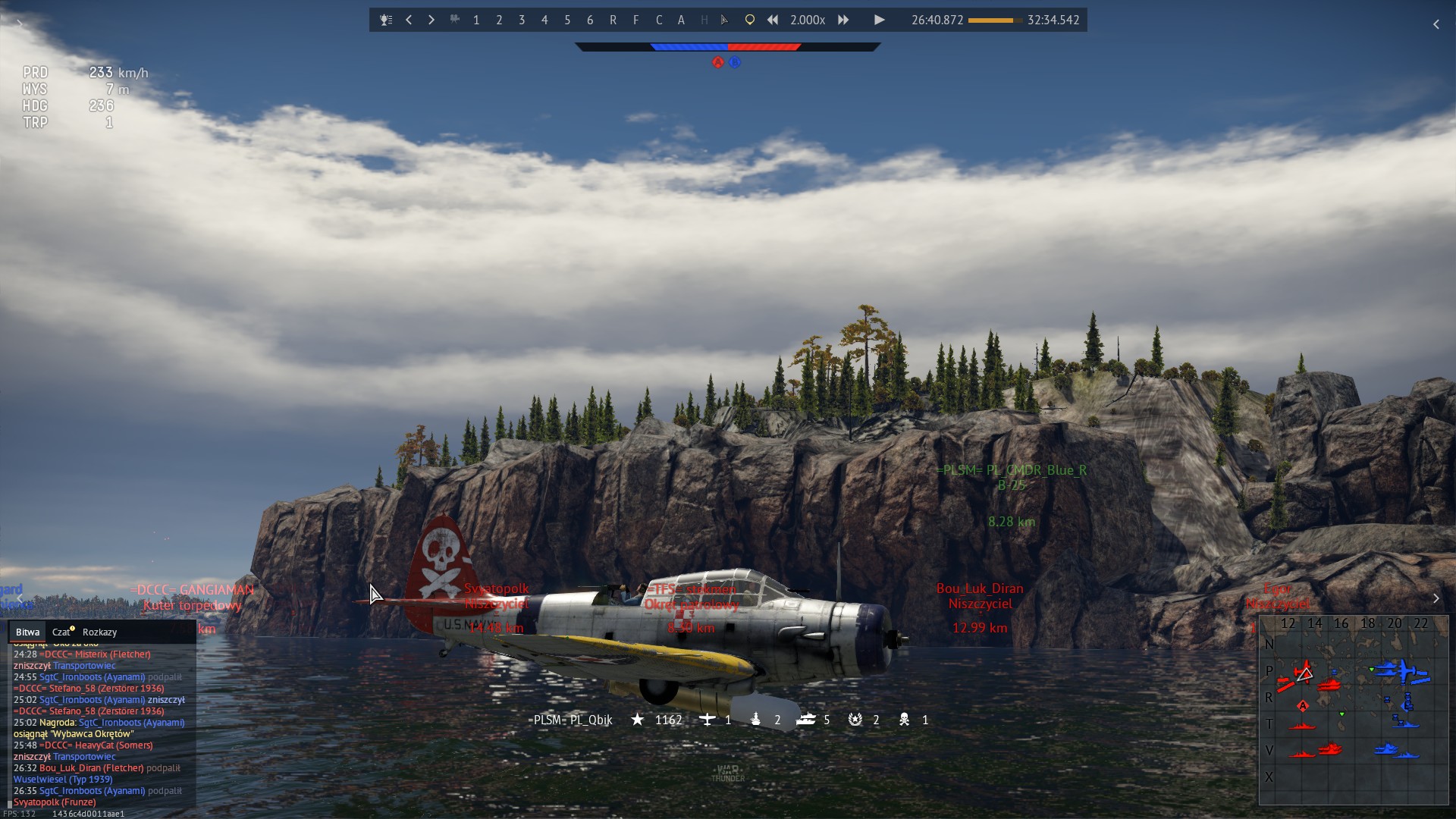Speed up replay with fast-forward arrows

click(843, 20)
